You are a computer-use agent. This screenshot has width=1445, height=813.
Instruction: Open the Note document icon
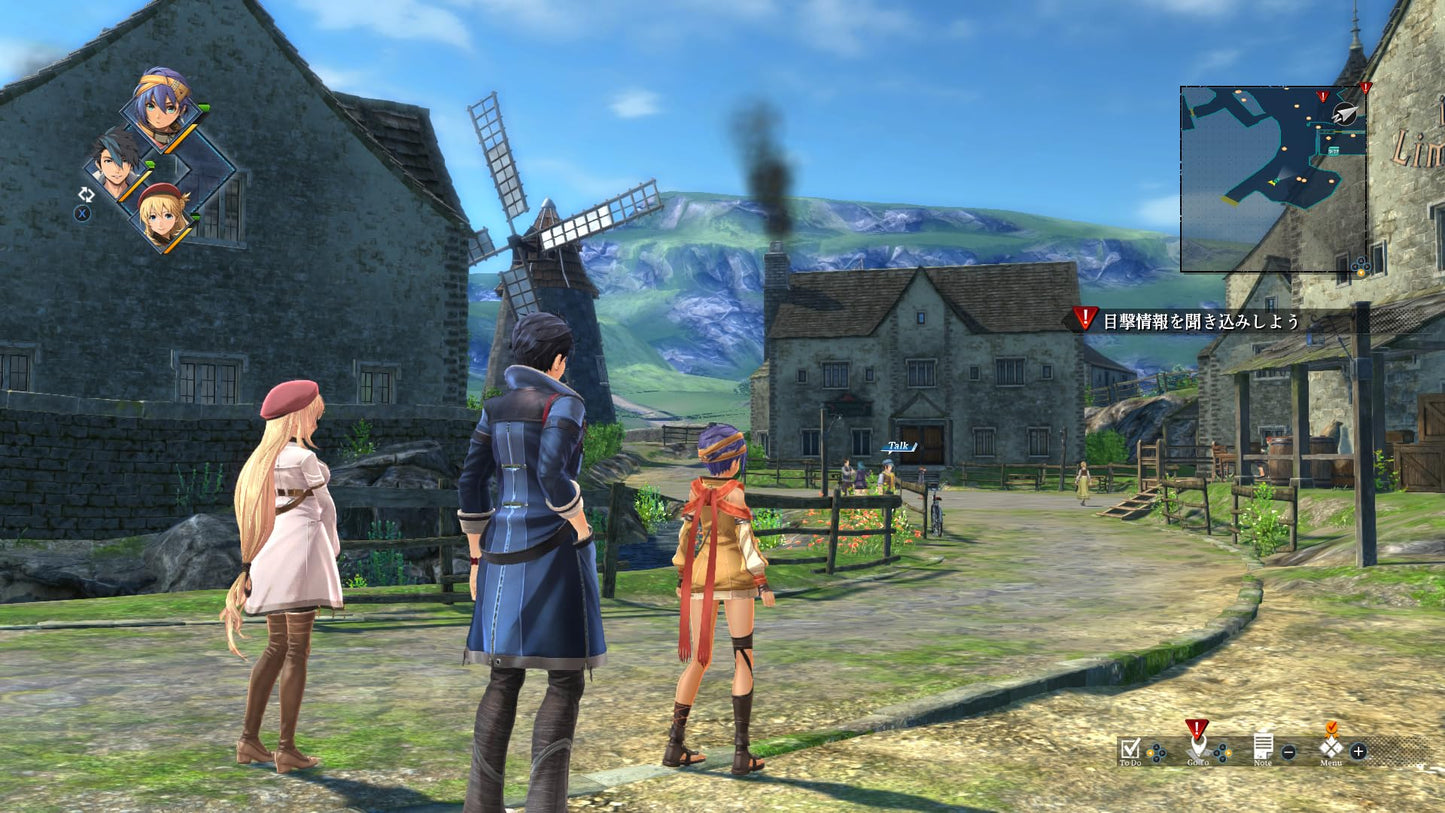(x=1264, y=746)
